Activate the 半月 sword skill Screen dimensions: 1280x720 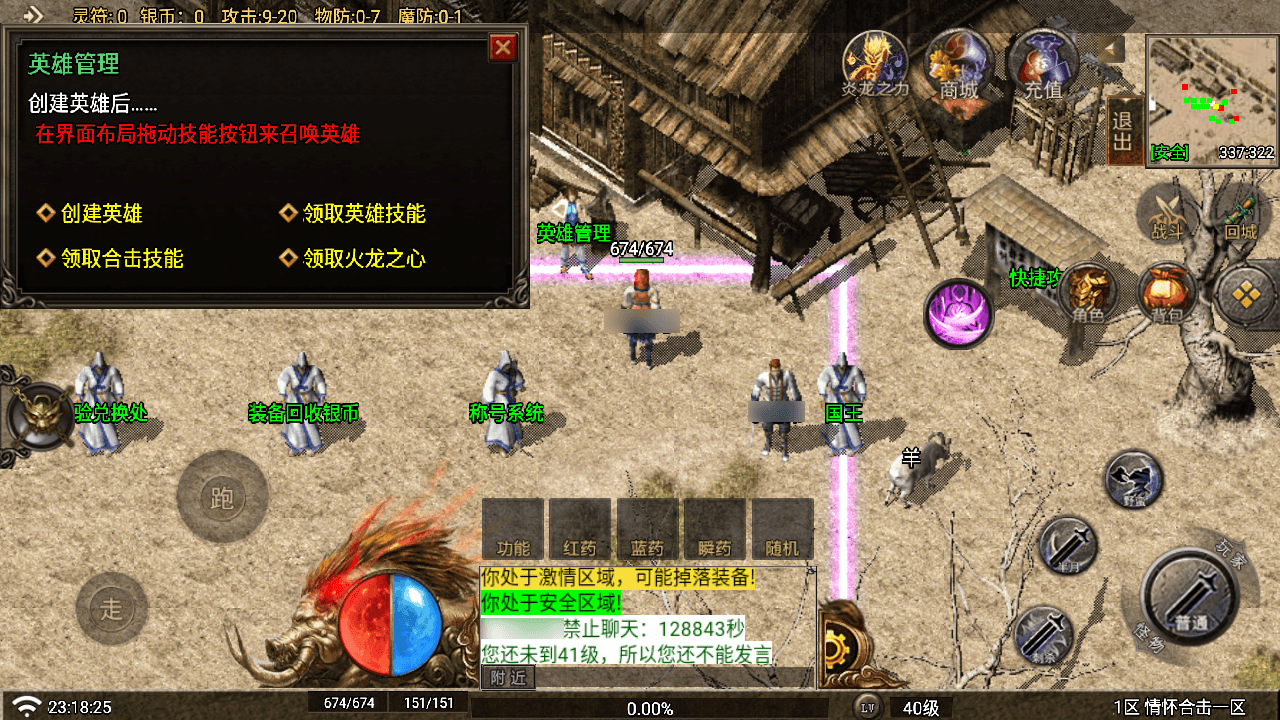[x=1068, y=547]
